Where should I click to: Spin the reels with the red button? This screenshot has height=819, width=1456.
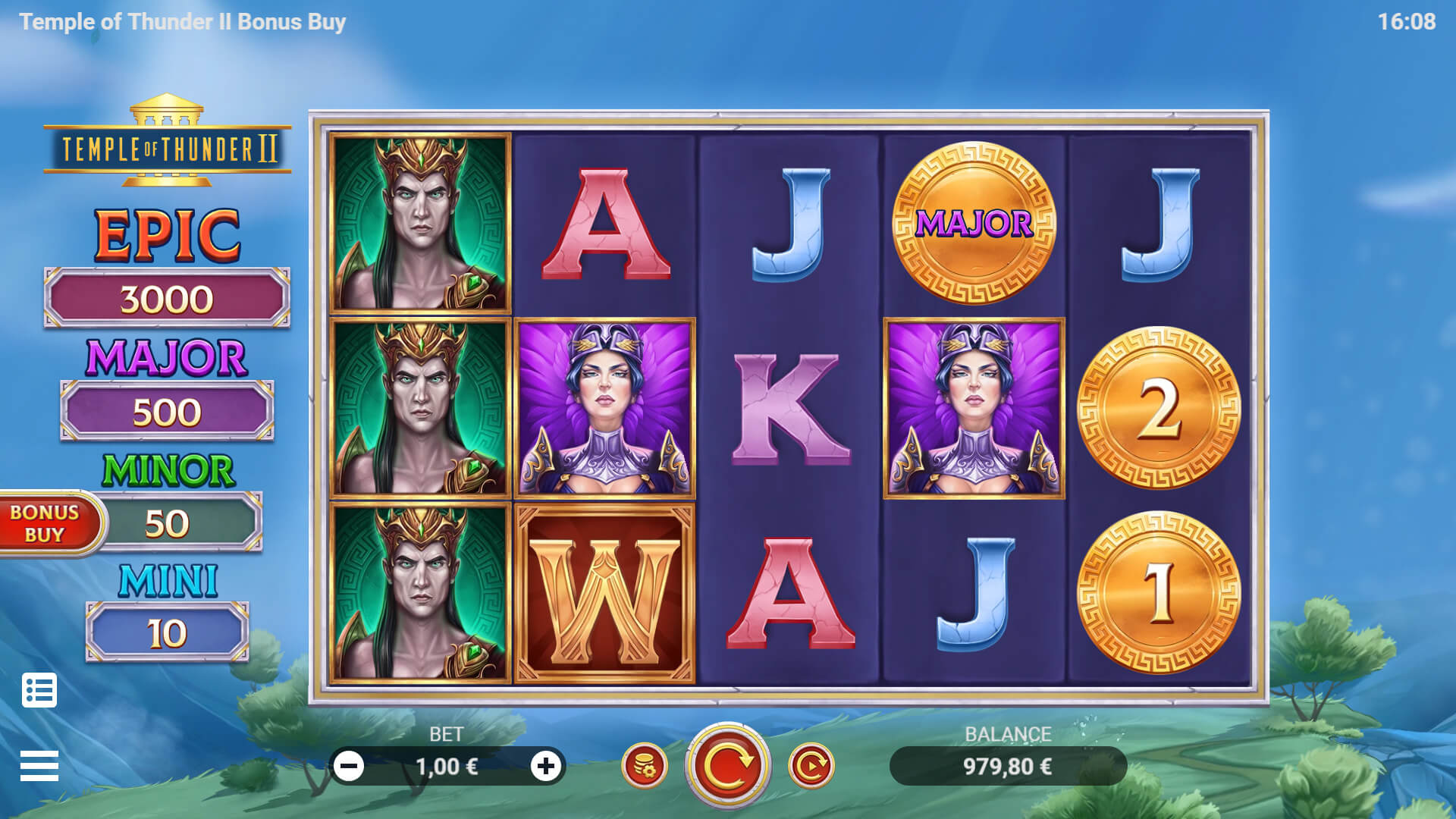click(x=727, y=766)
